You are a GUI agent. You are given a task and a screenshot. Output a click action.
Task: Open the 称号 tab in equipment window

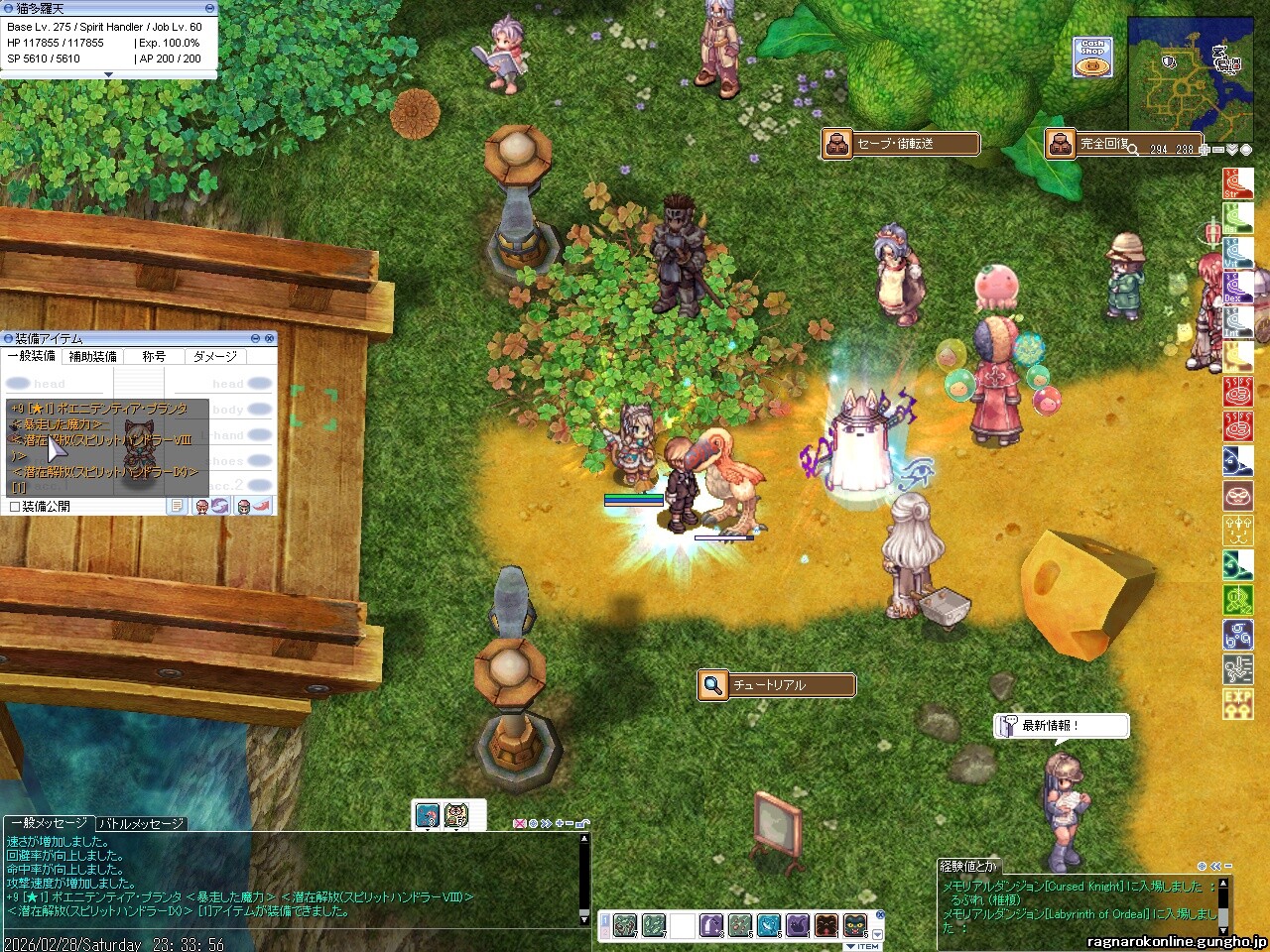click(154, 356)
